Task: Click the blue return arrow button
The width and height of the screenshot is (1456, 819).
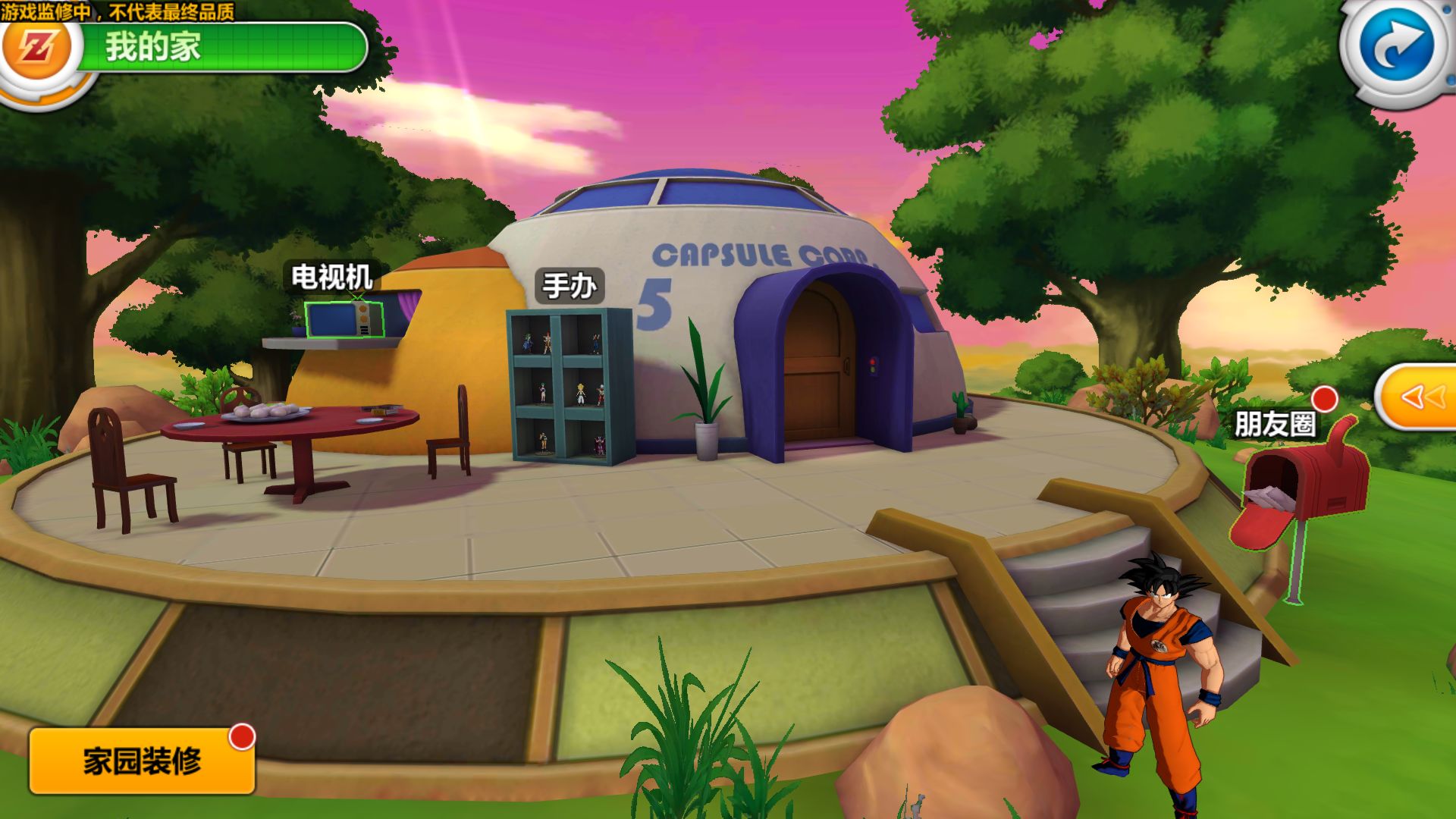Action: (x=1396, y=47)
